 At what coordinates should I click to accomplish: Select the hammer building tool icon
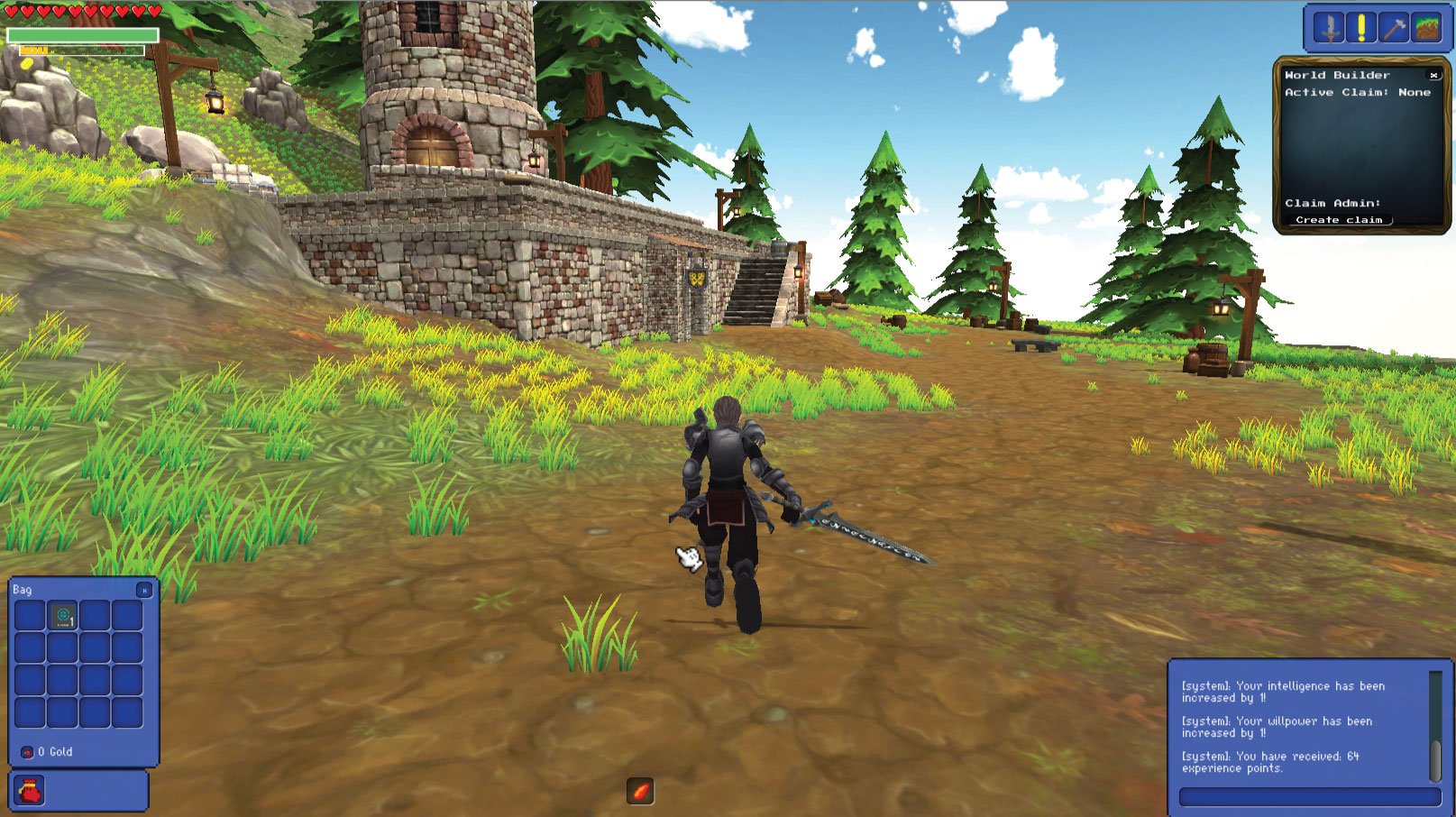(1396, 25)
